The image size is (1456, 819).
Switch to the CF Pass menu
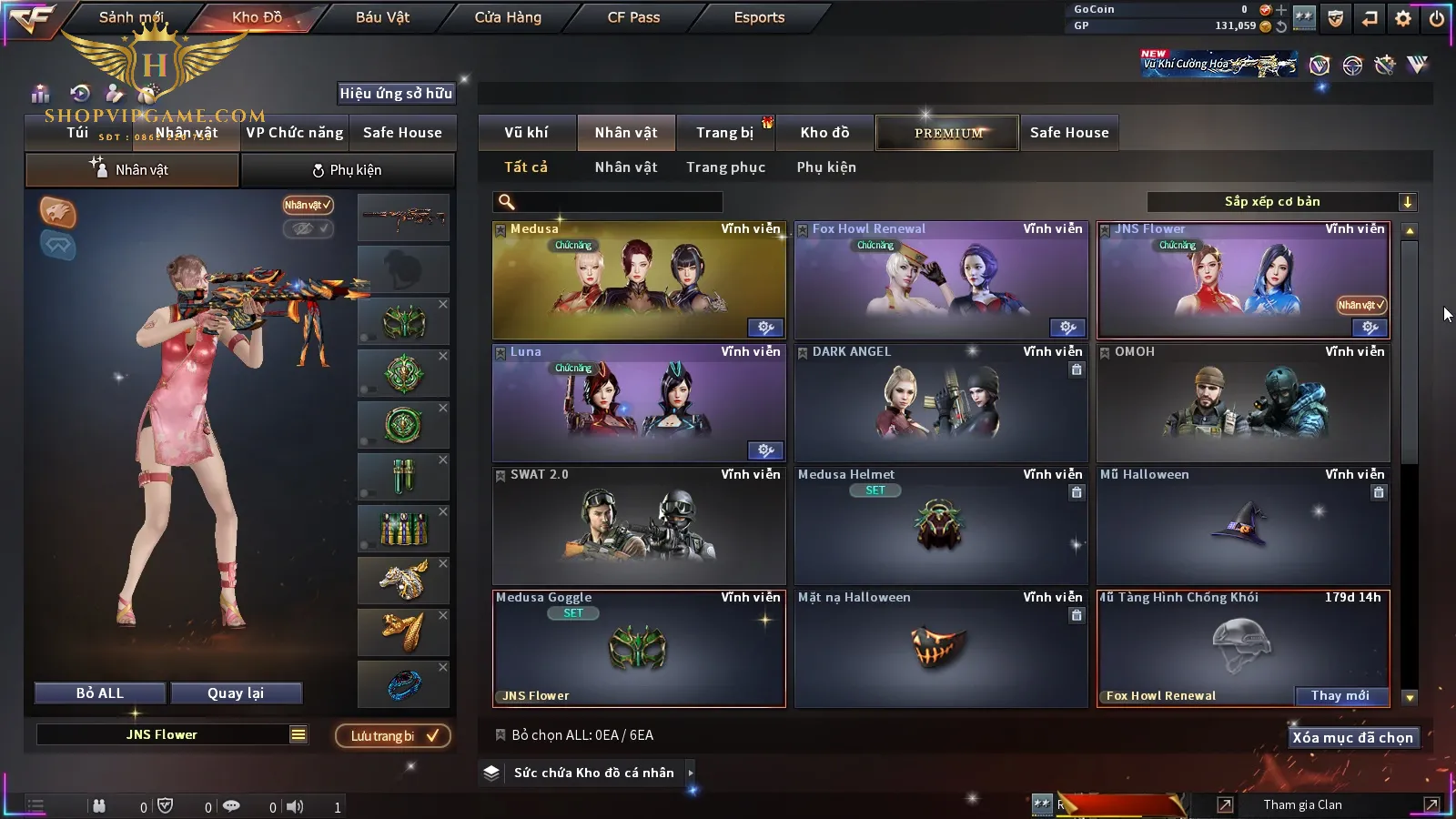633,17
